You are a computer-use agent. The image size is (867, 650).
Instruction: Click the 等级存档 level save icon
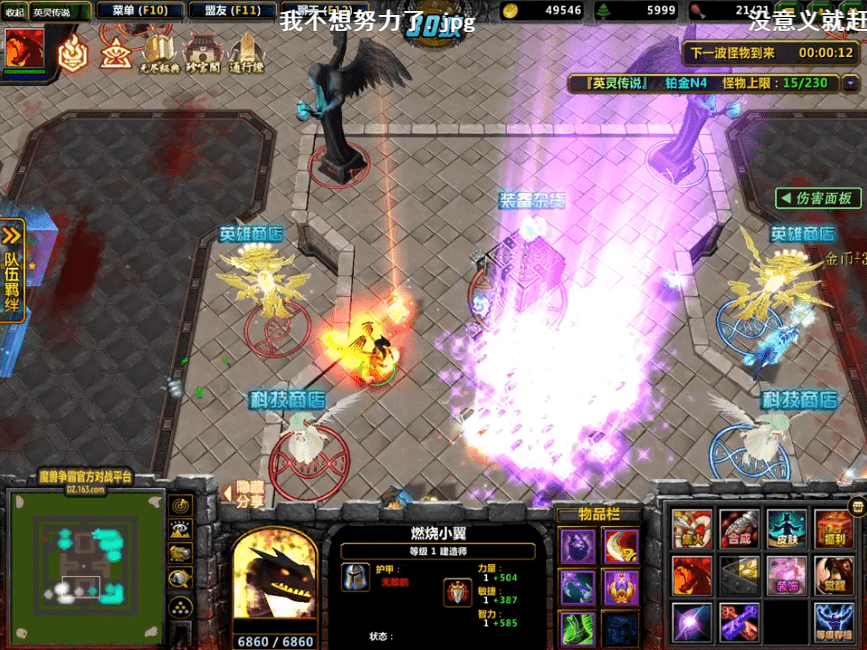(x=834, y=621)
